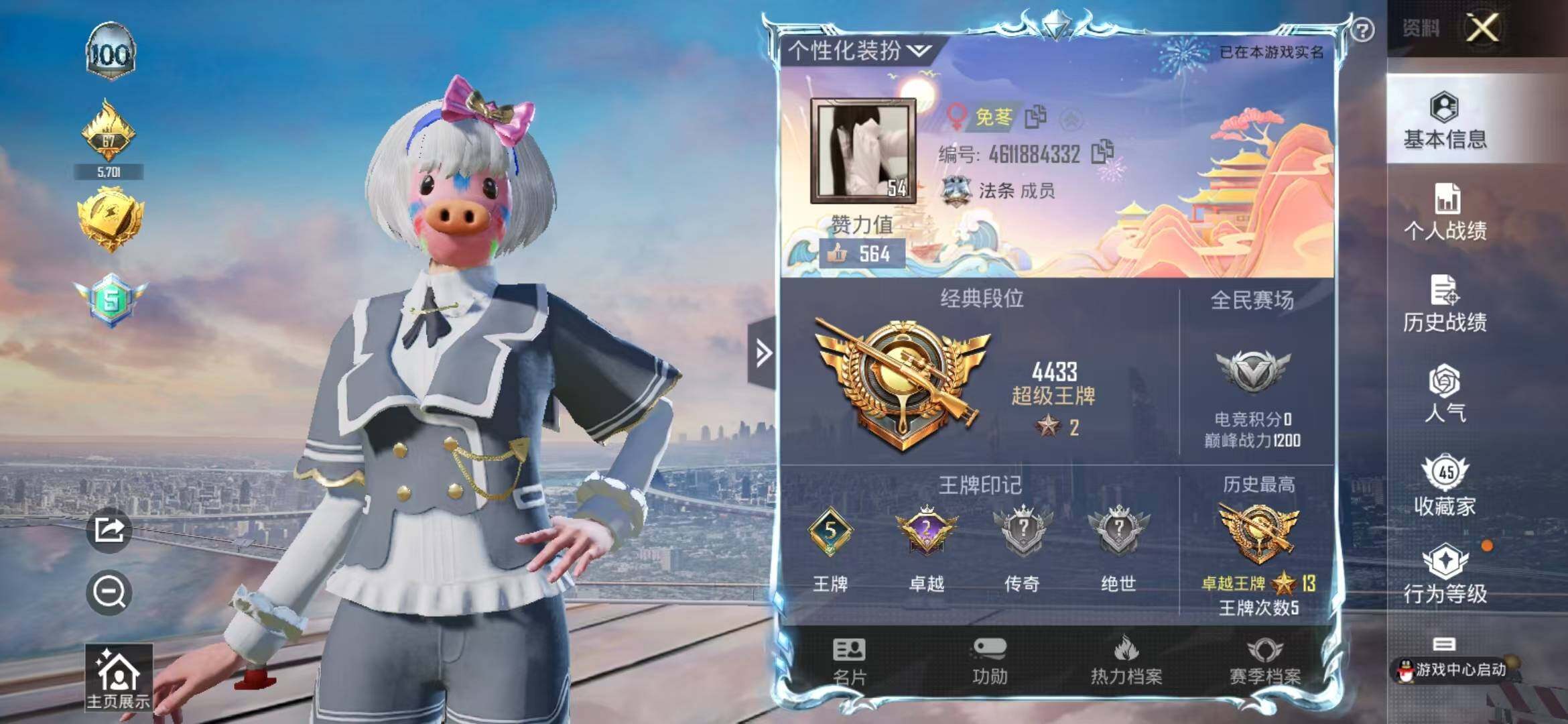Screen dimensions: 1568x724
Task: Open the 个性化装扮 dropdown
Action: [859, 50]
